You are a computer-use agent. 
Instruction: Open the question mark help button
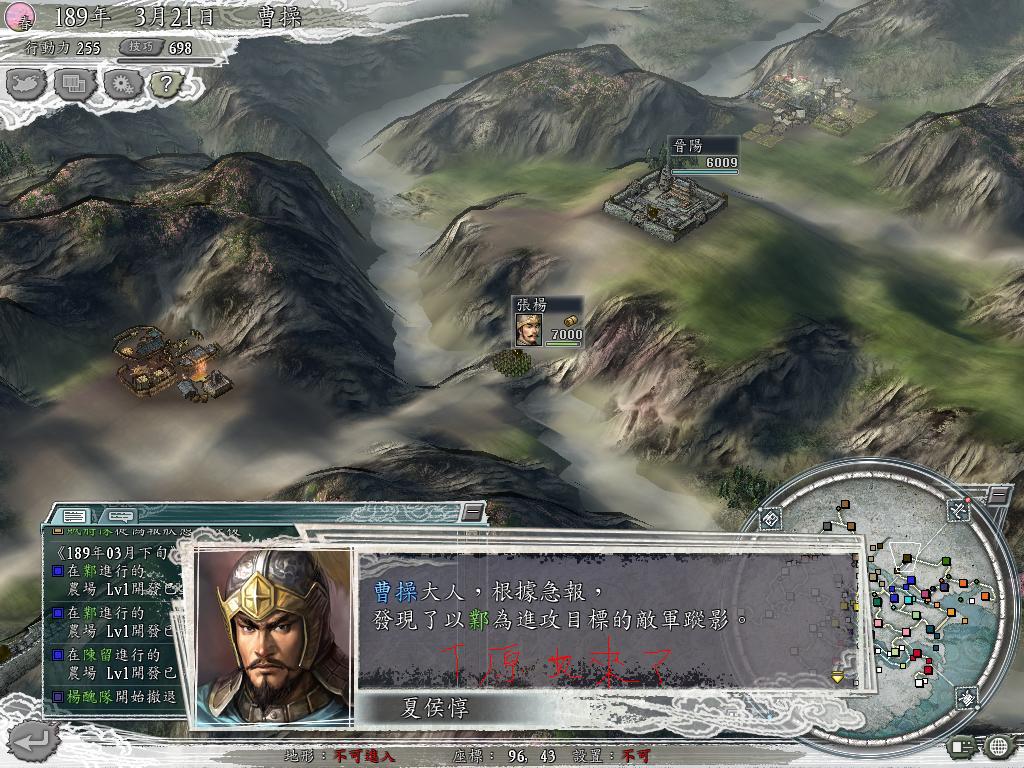tap(164, 84)
